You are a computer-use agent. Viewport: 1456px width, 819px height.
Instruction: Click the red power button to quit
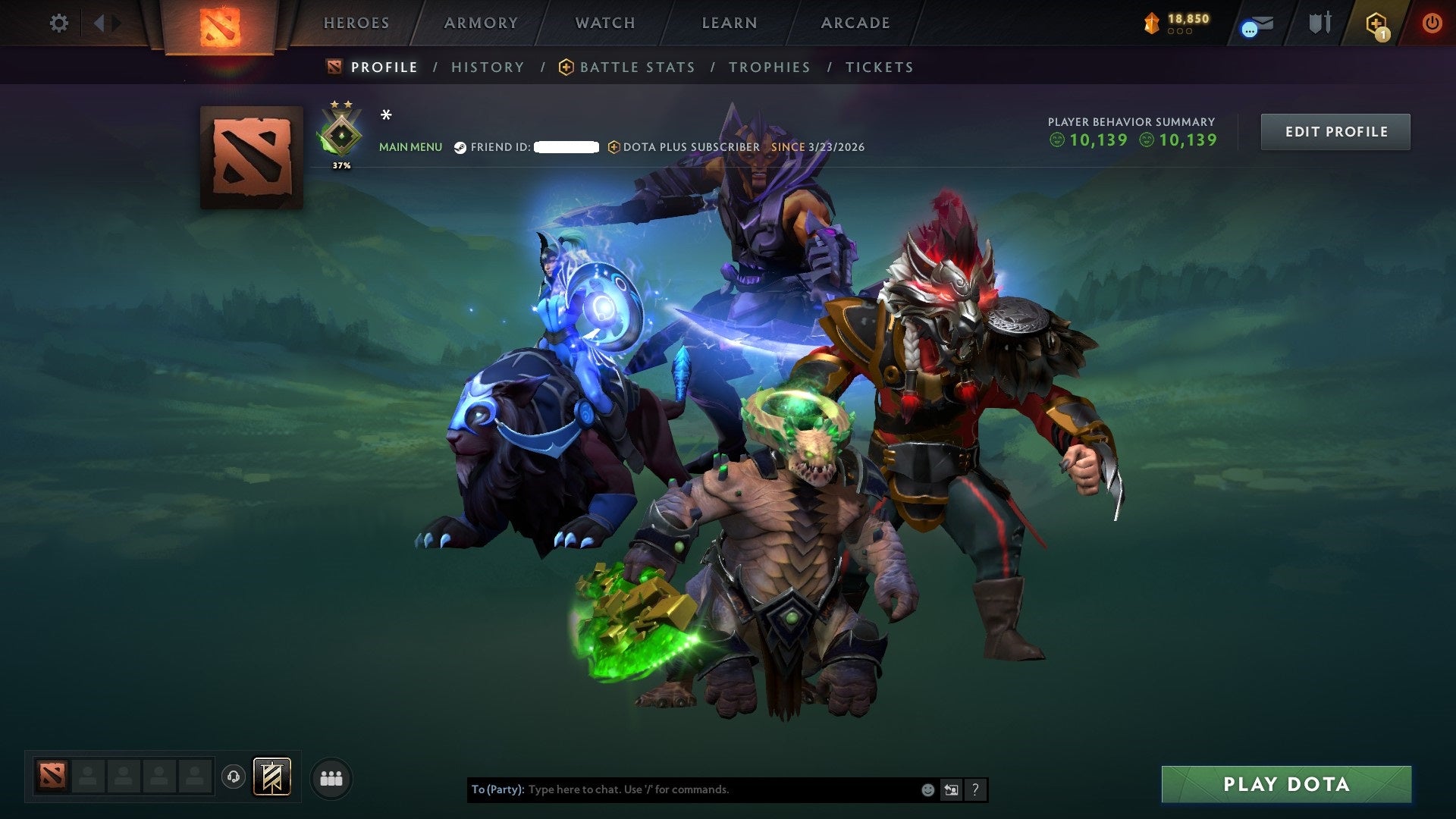tap(1432, 23)
